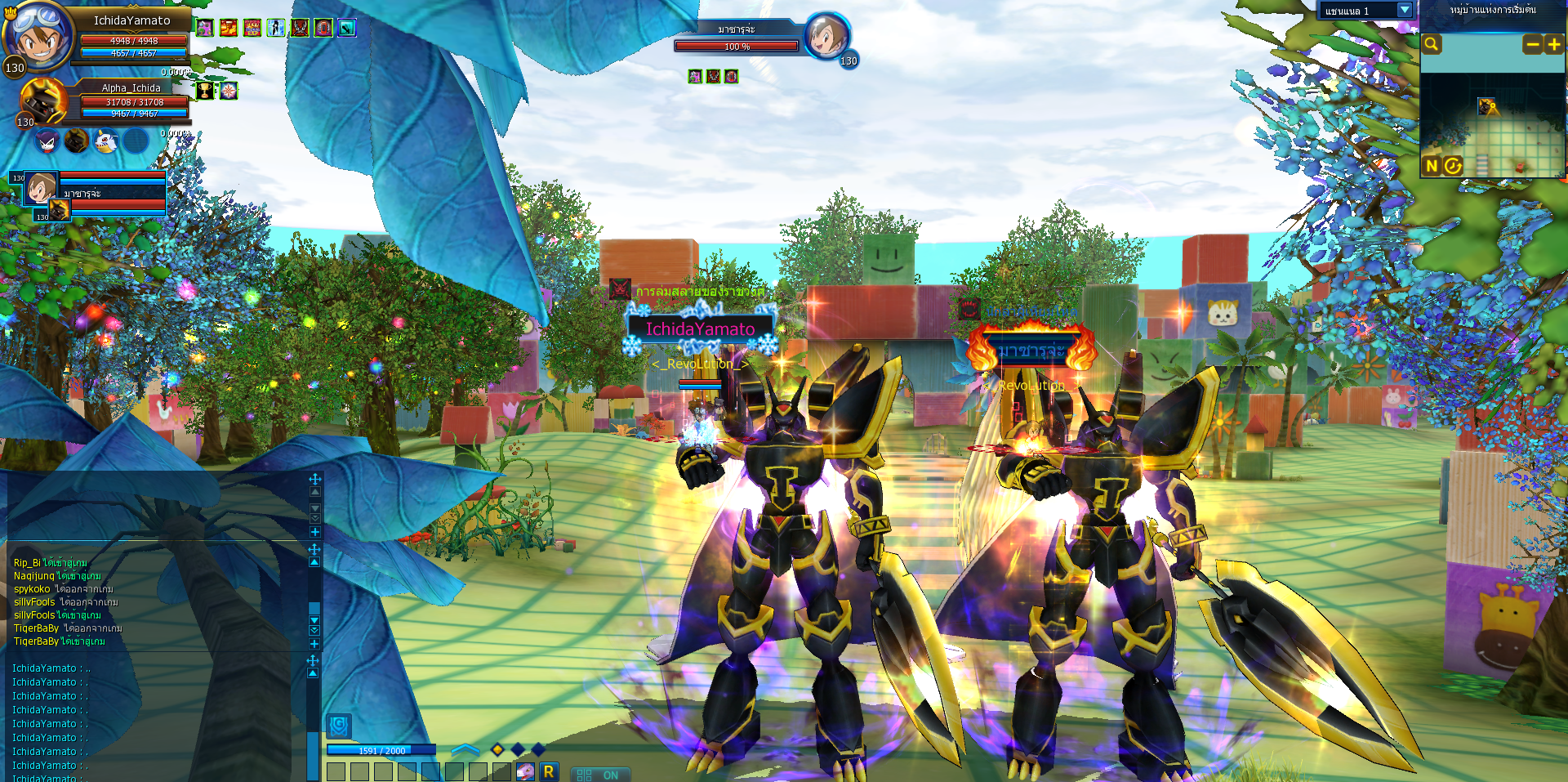This screenshot has height=782, width=1568.
Task: Toggle the ON switch beside the quickbar
Action: pos(599,775)
